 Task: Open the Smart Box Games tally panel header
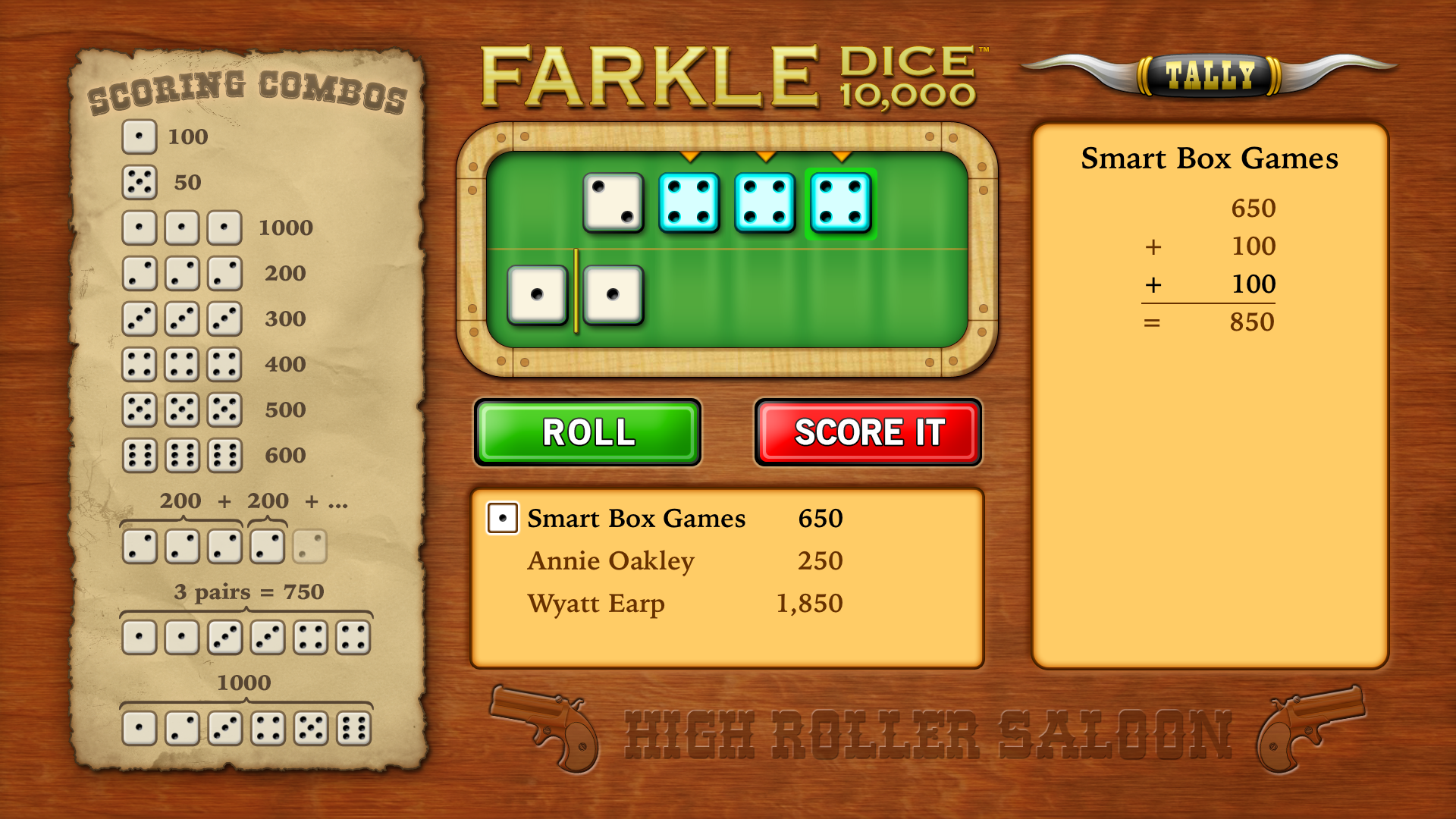point(1210,159)
